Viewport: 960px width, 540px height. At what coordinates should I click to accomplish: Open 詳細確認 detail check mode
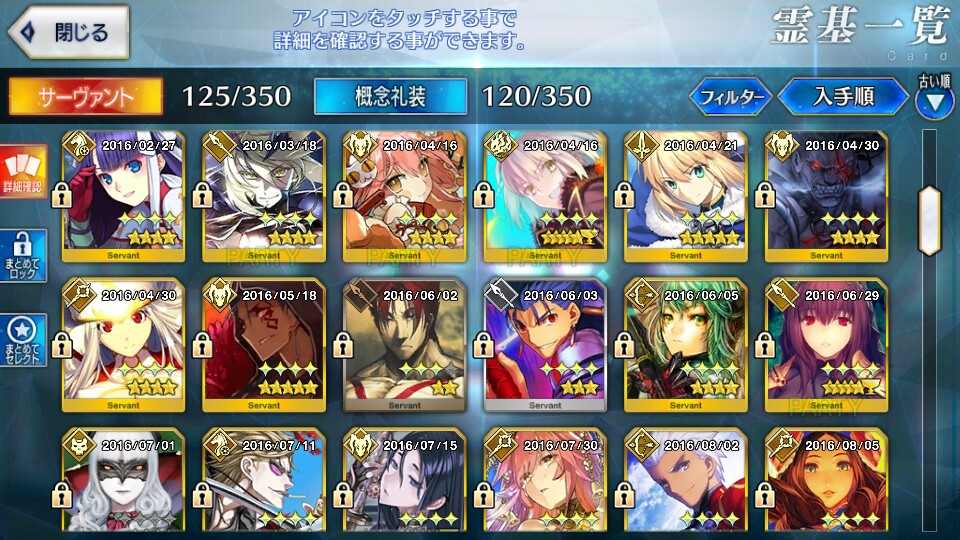tap(23, 170)
